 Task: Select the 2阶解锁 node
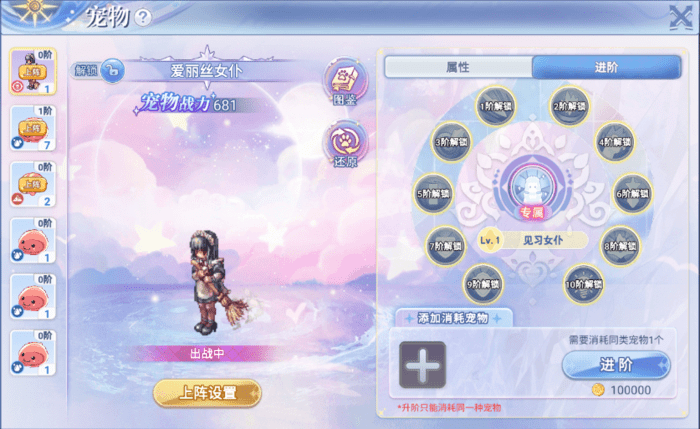[570, 105]
